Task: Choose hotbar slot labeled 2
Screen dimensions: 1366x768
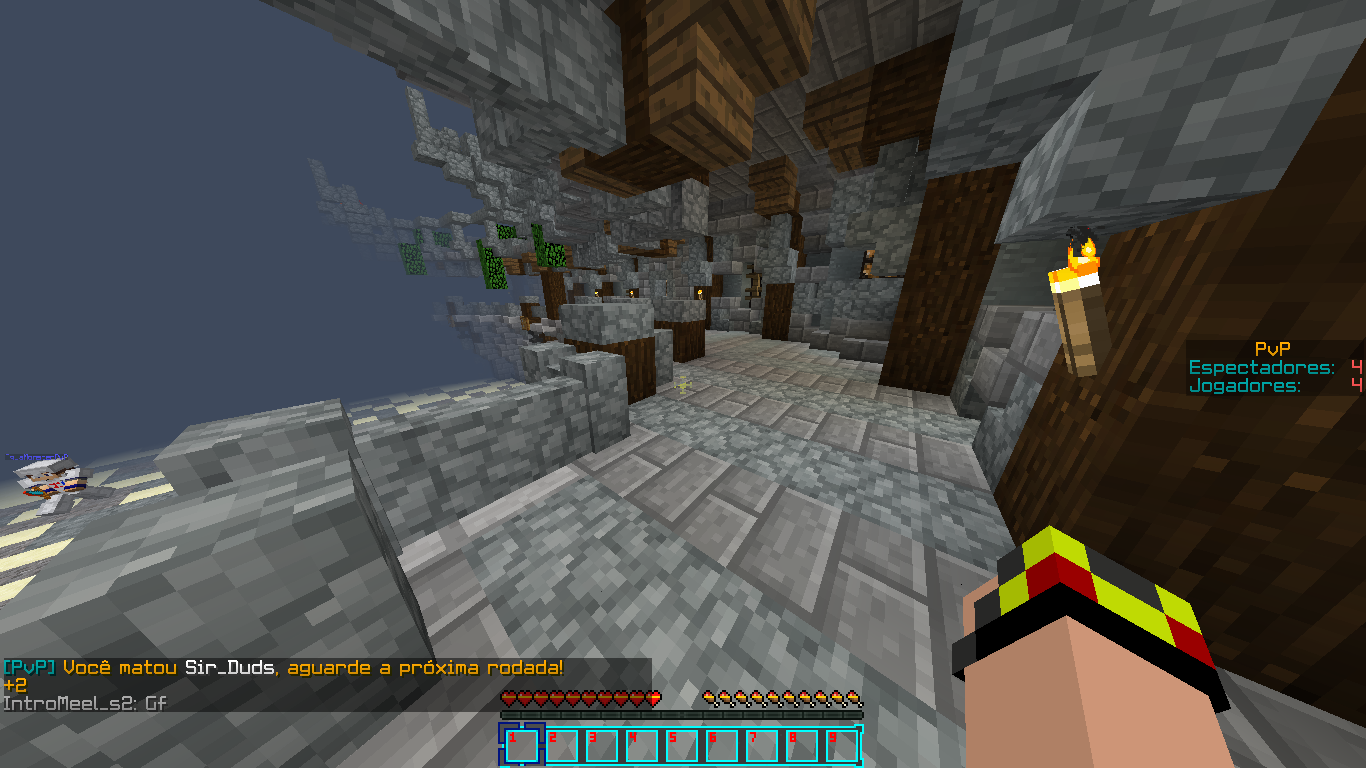Action: pyautogui.click(x=561, y=746)
